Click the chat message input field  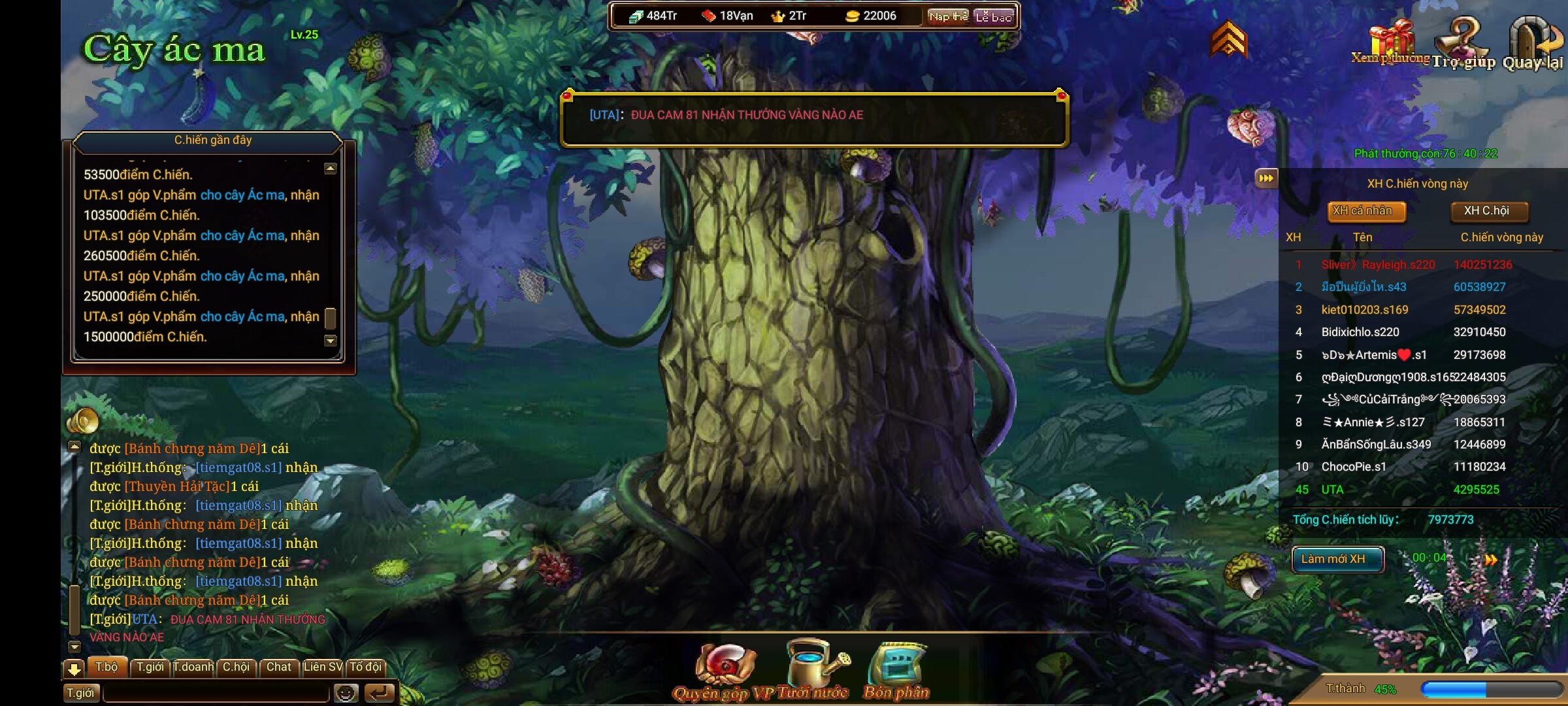point(216,693)
